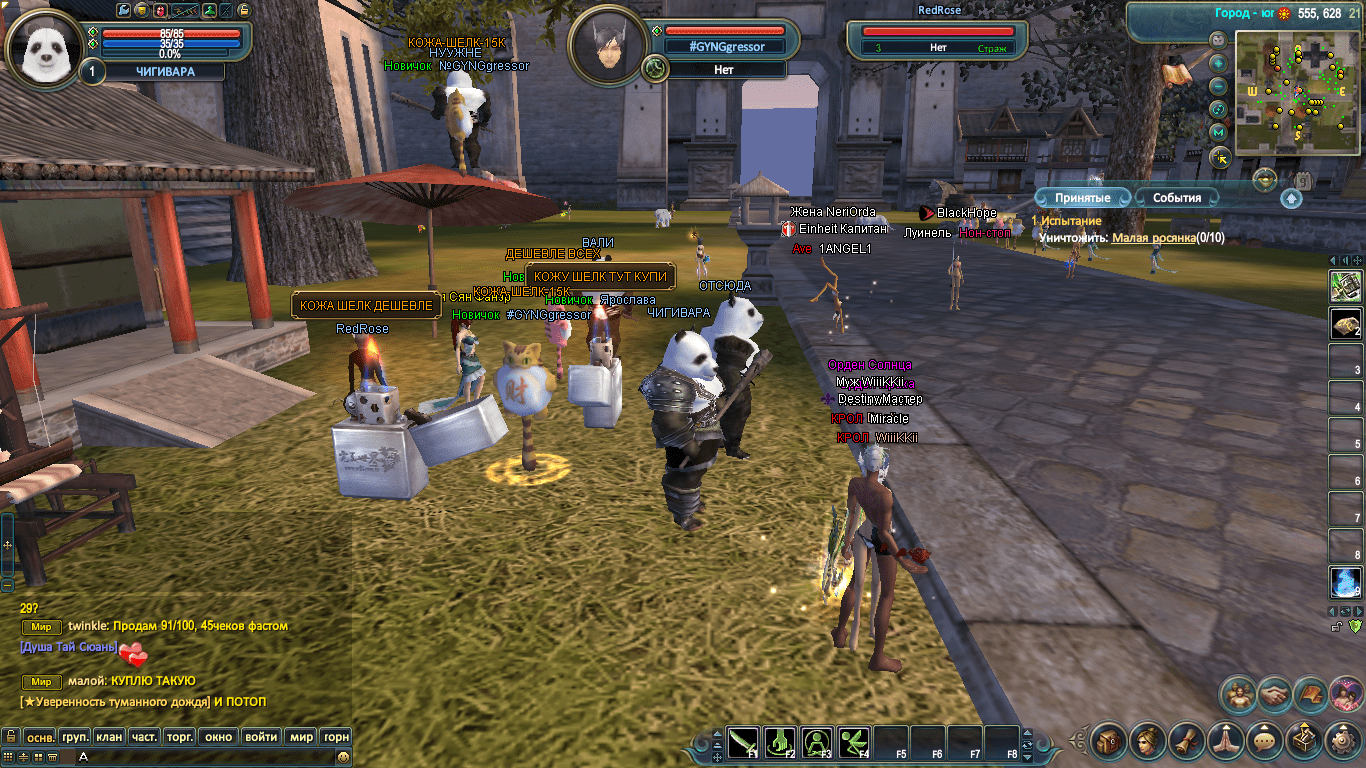Open the gear settings icon
The height and width of the screenshot is (768, 1366).
1343,741
